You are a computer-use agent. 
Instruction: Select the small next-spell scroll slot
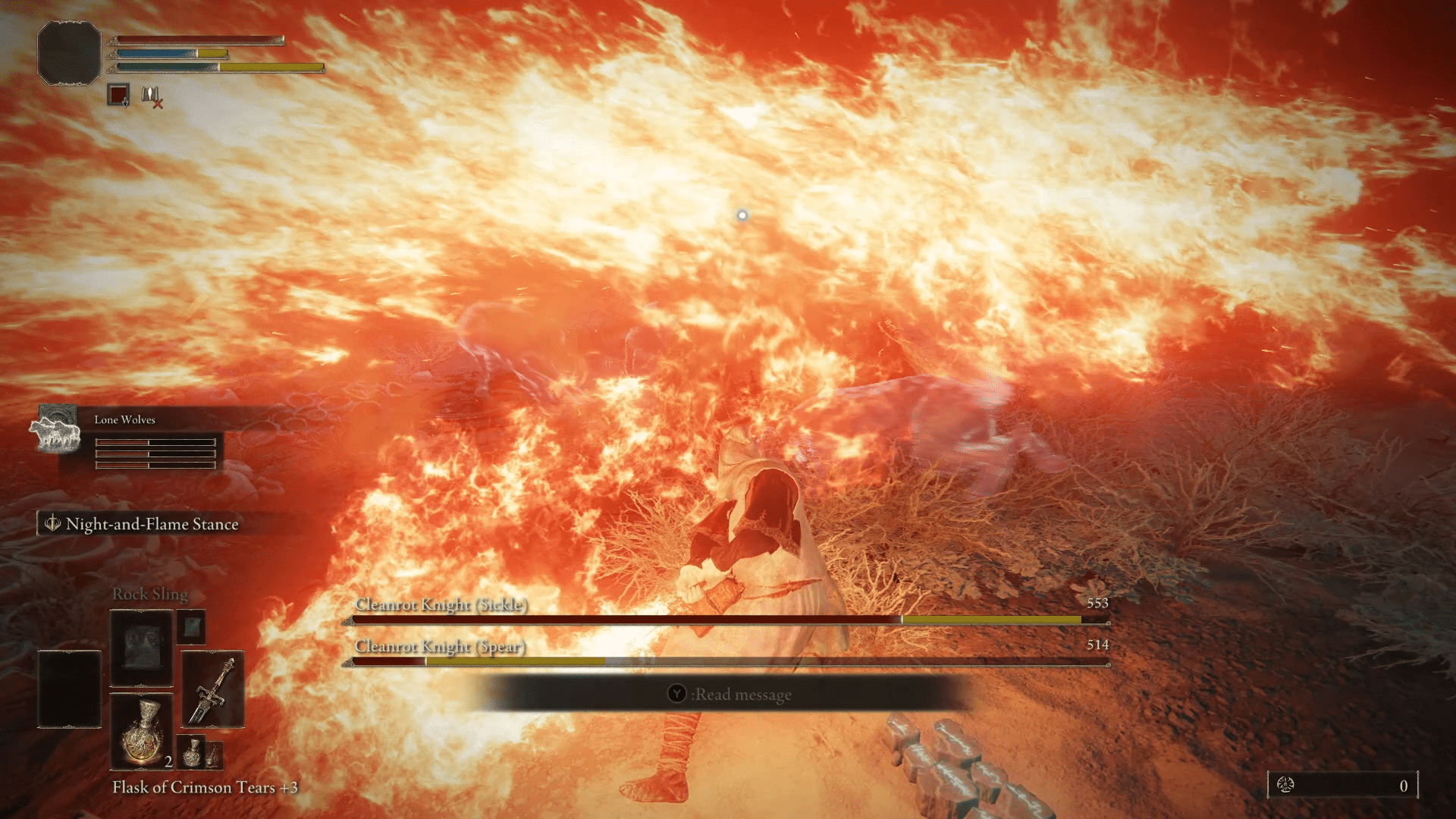192,627
